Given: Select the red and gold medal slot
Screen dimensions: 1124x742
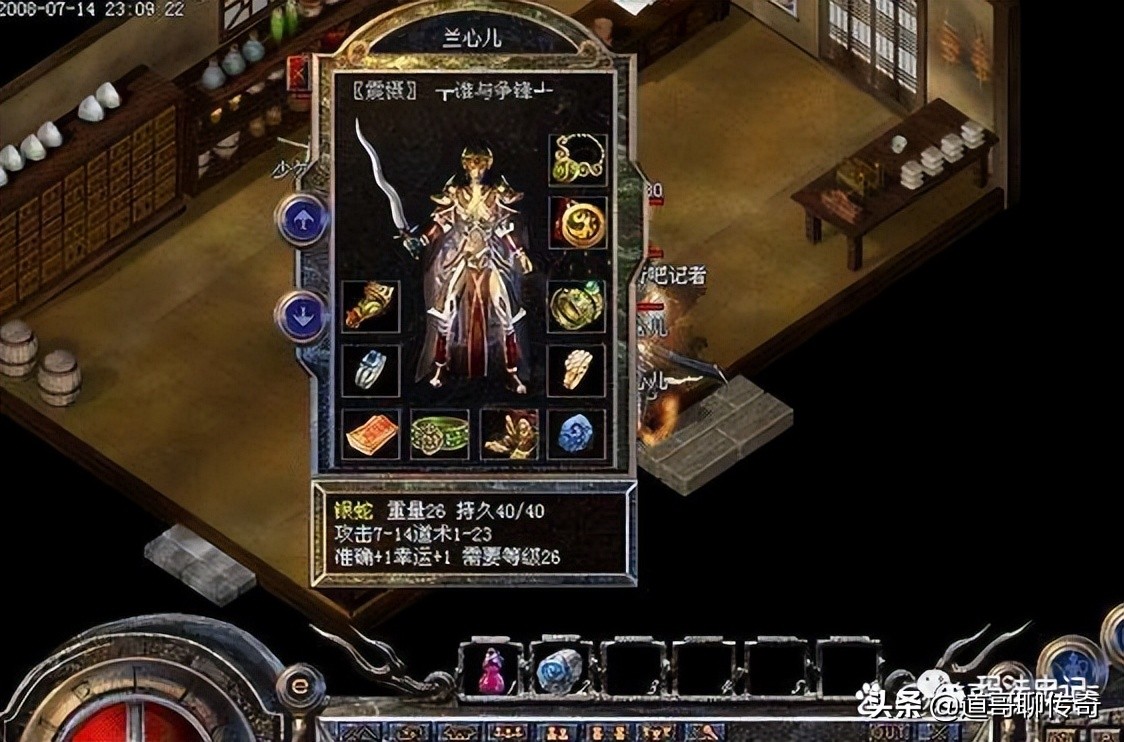Looking at the screenshot, I should 577,222.
